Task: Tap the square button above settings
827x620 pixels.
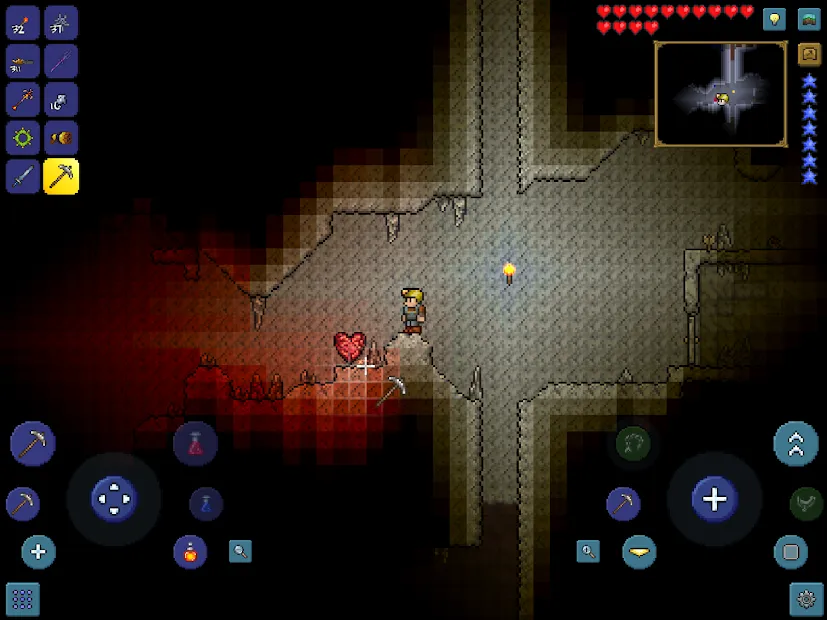Action: [791, 552]
